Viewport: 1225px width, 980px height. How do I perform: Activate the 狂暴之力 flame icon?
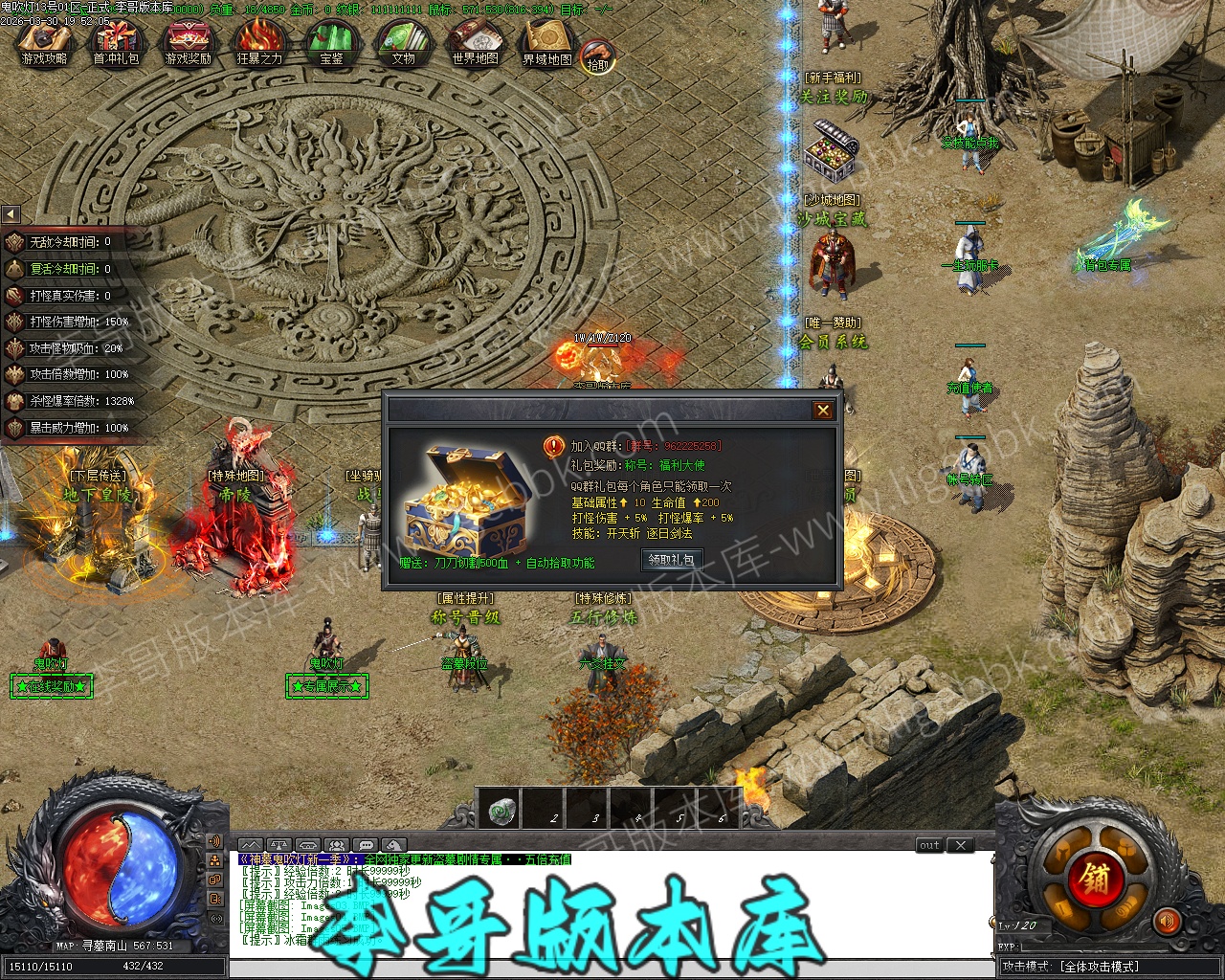[x=259, y=44]
